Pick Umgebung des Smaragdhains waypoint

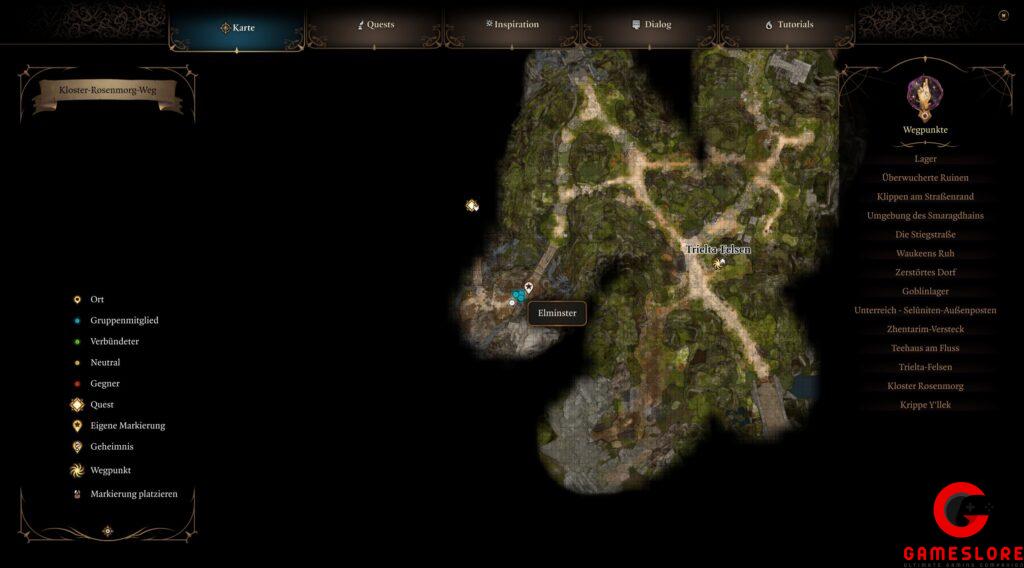pyautogui.click(x=925, y=216)
